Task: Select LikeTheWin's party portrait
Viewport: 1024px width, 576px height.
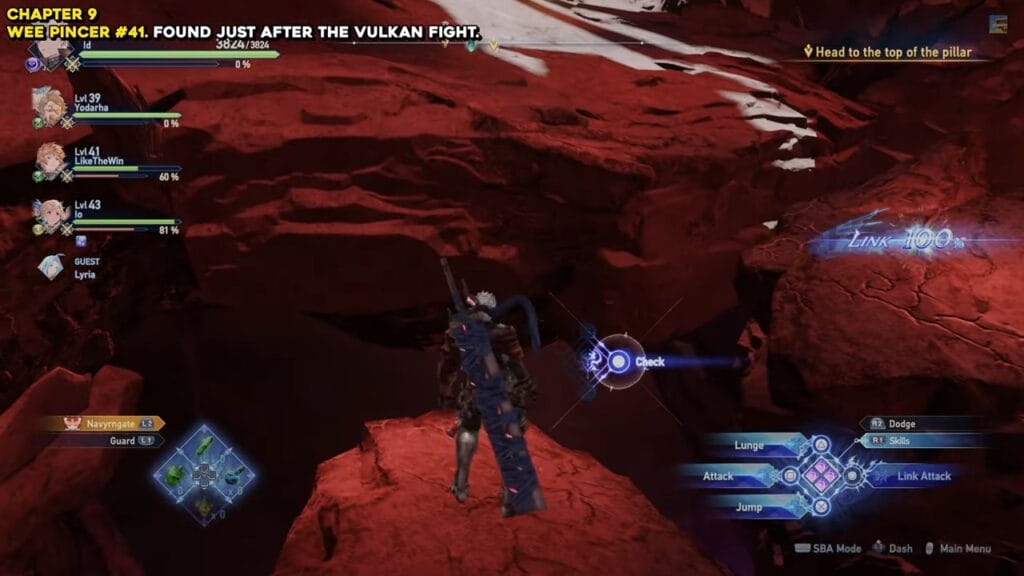Action: (x=50, y=159)
